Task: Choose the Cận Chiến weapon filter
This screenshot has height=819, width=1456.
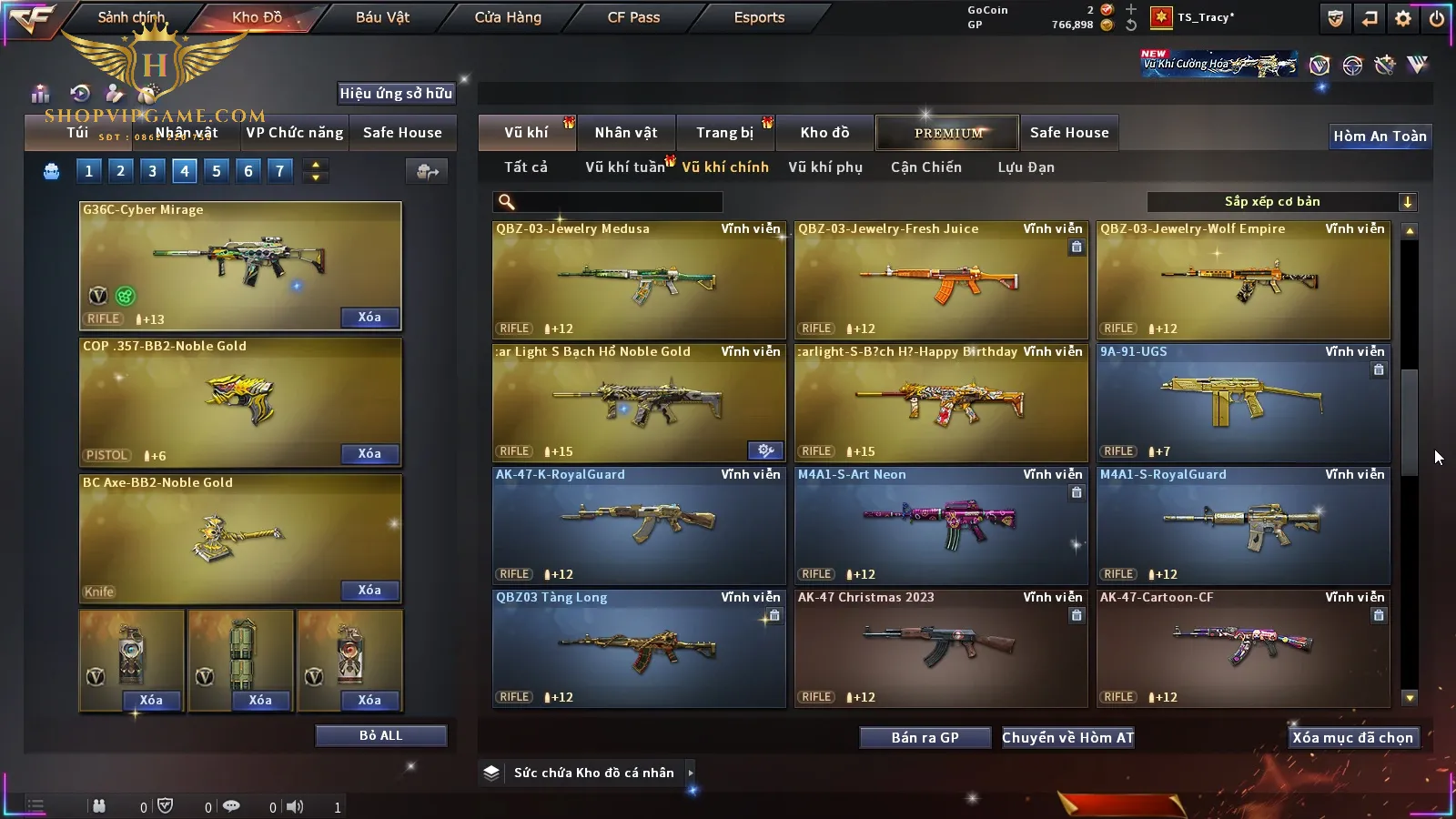Action: (925, 167)
